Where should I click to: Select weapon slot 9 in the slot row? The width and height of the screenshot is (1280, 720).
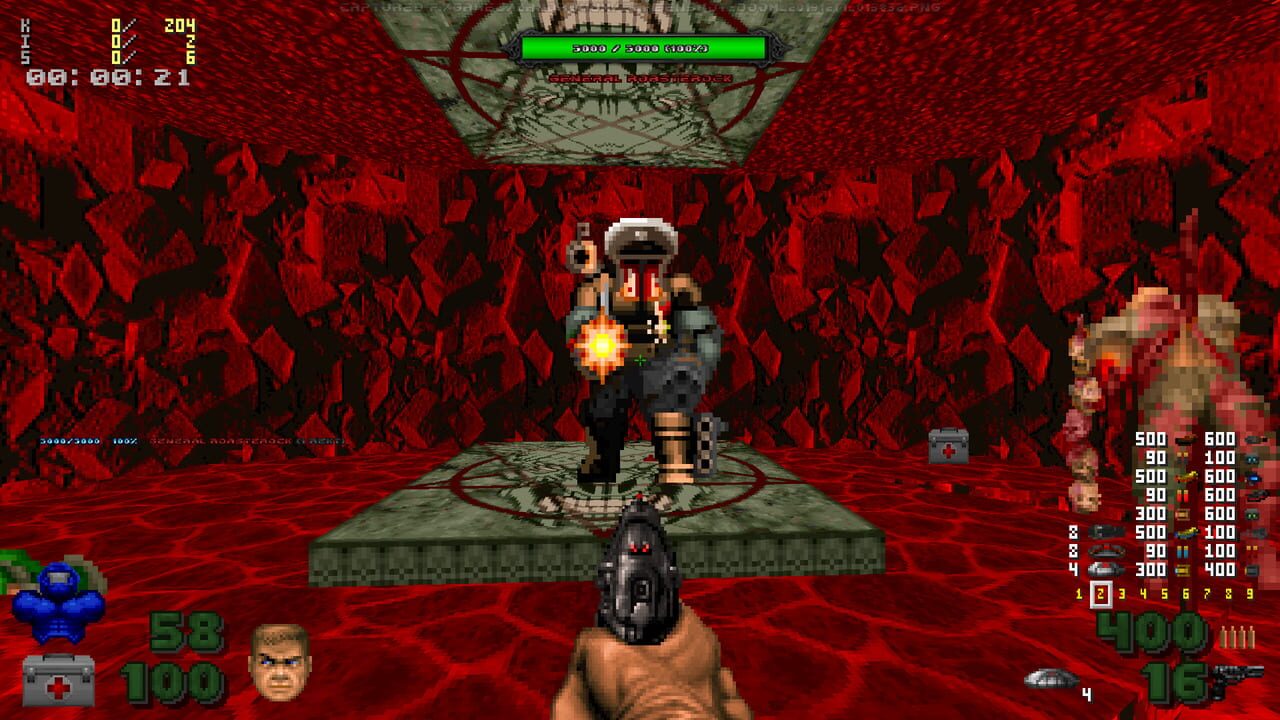pyautogui.click(x=1248, y=592)
